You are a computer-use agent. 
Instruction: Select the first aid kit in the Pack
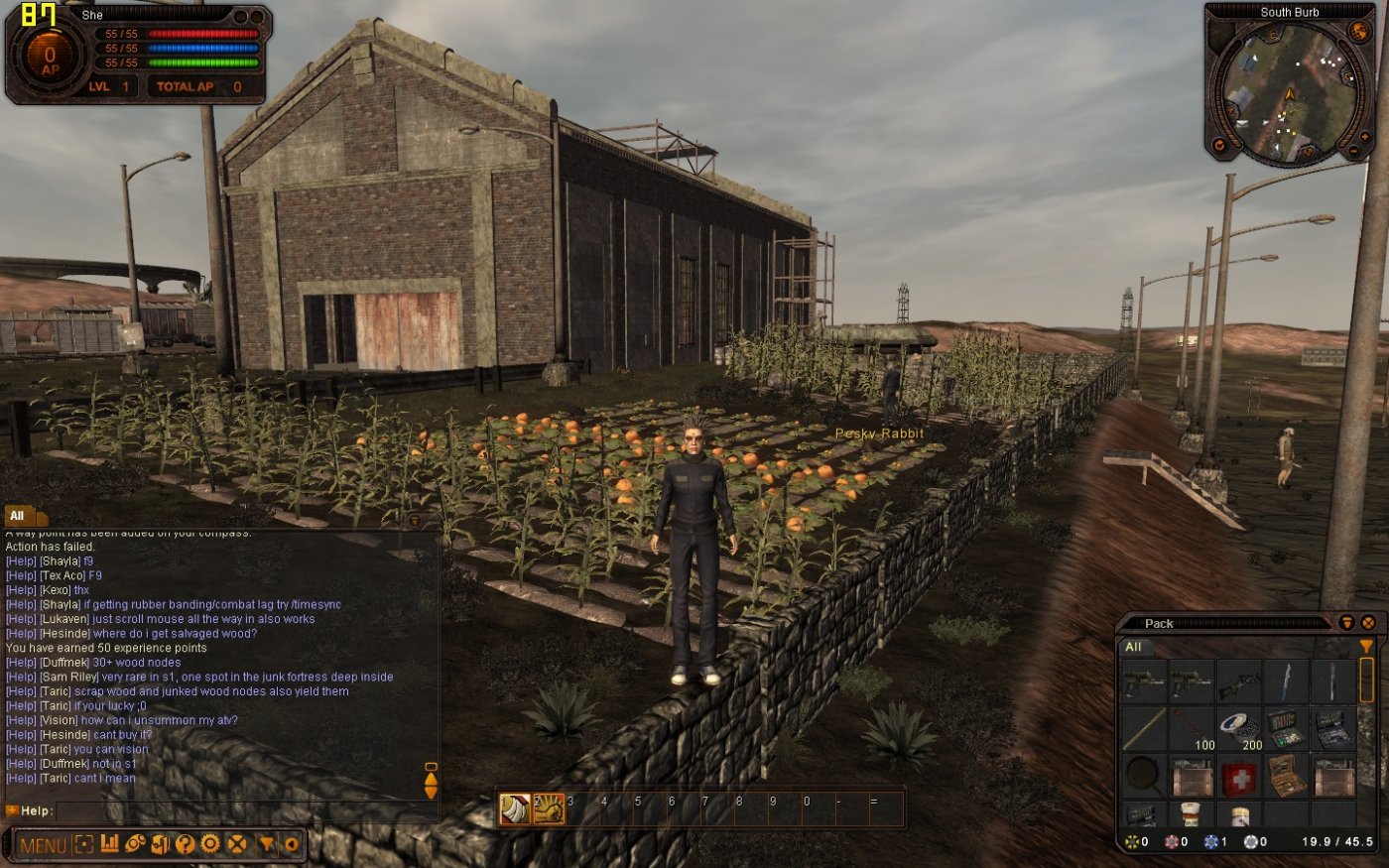tap(1239, 779)
